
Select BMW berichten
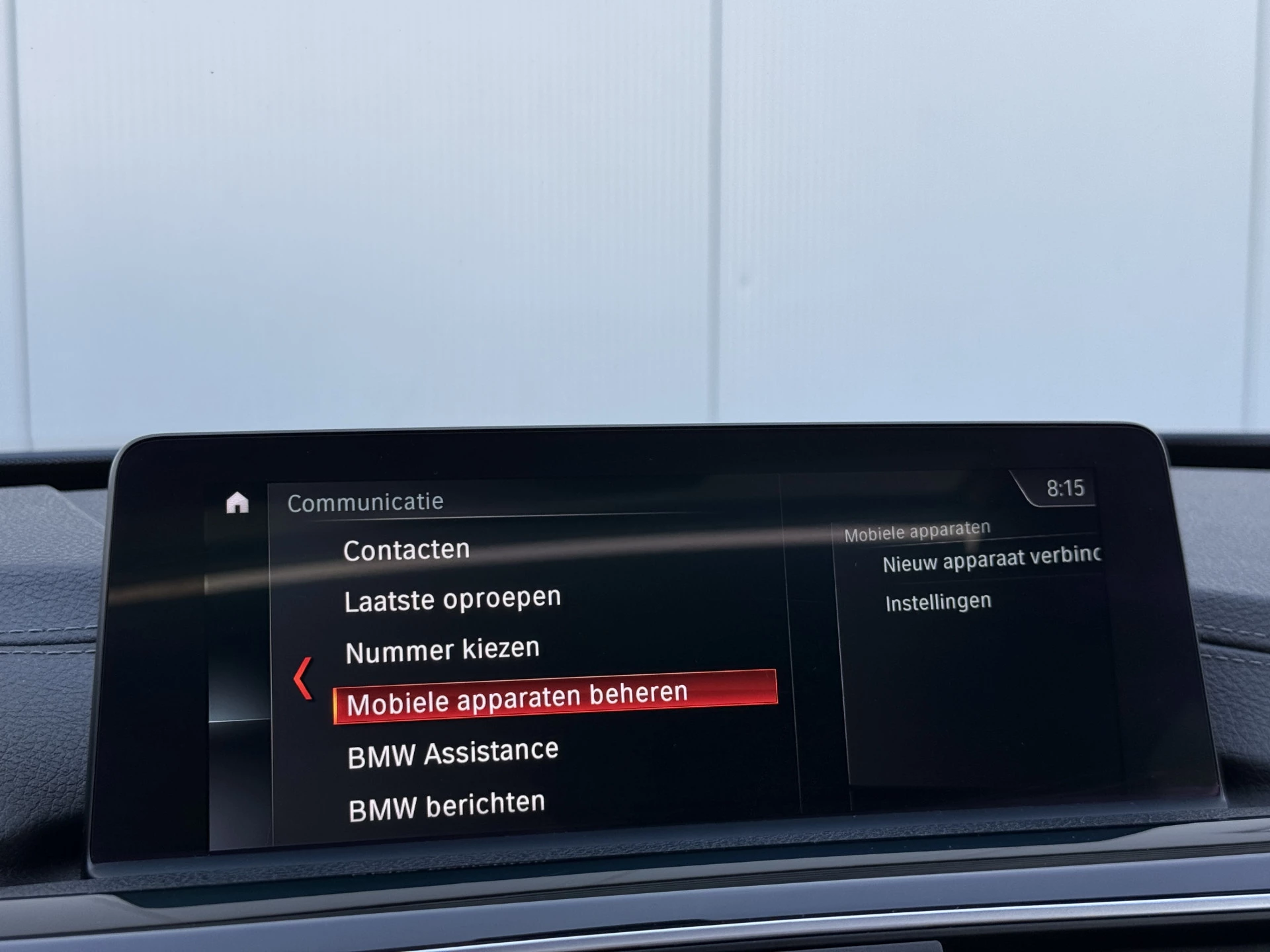446,801
